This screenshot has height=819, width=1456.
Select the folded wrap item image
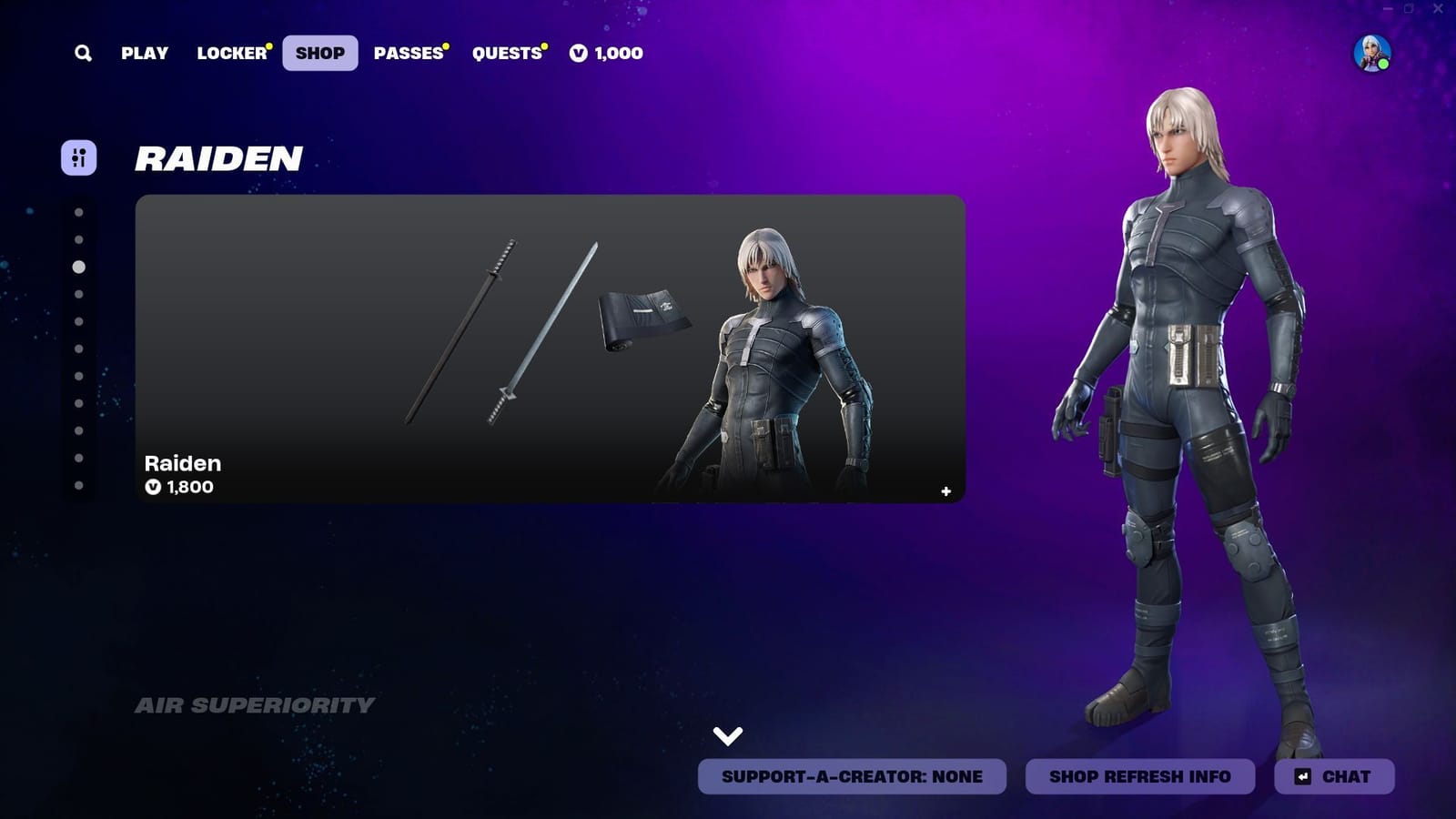[x=642, y=317]
